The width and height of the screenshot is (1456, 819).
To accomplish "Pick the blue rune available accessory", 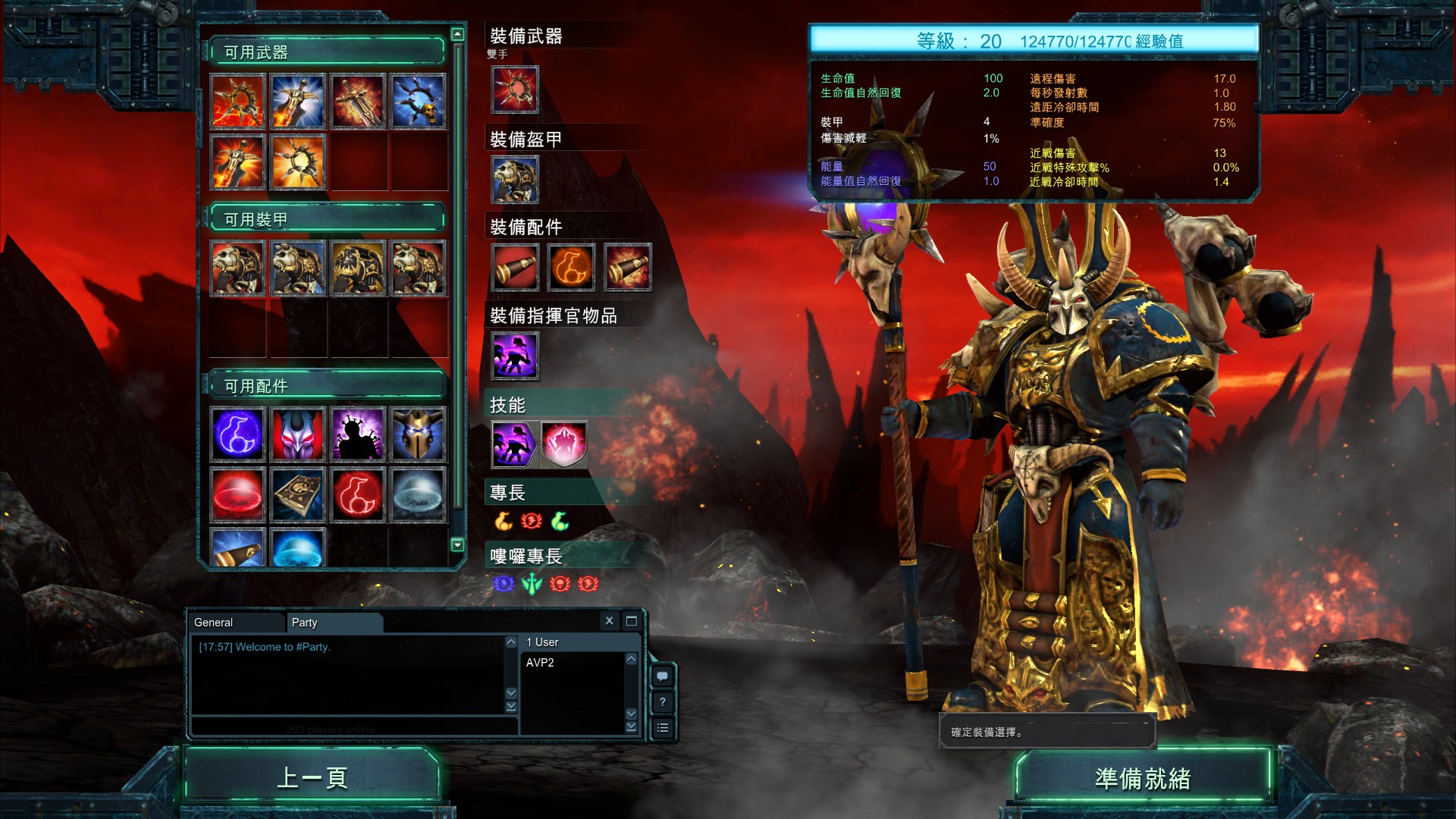I will 238,434.
